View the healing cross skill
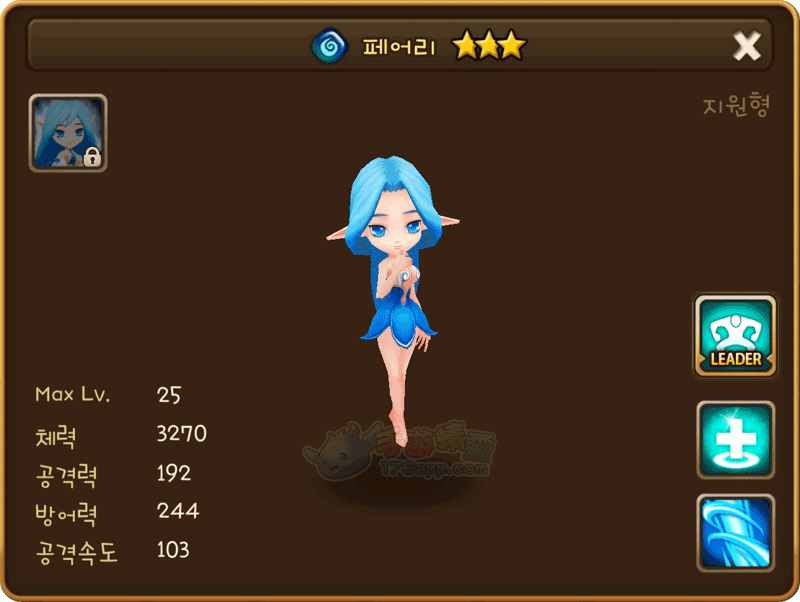 [735, 440]
